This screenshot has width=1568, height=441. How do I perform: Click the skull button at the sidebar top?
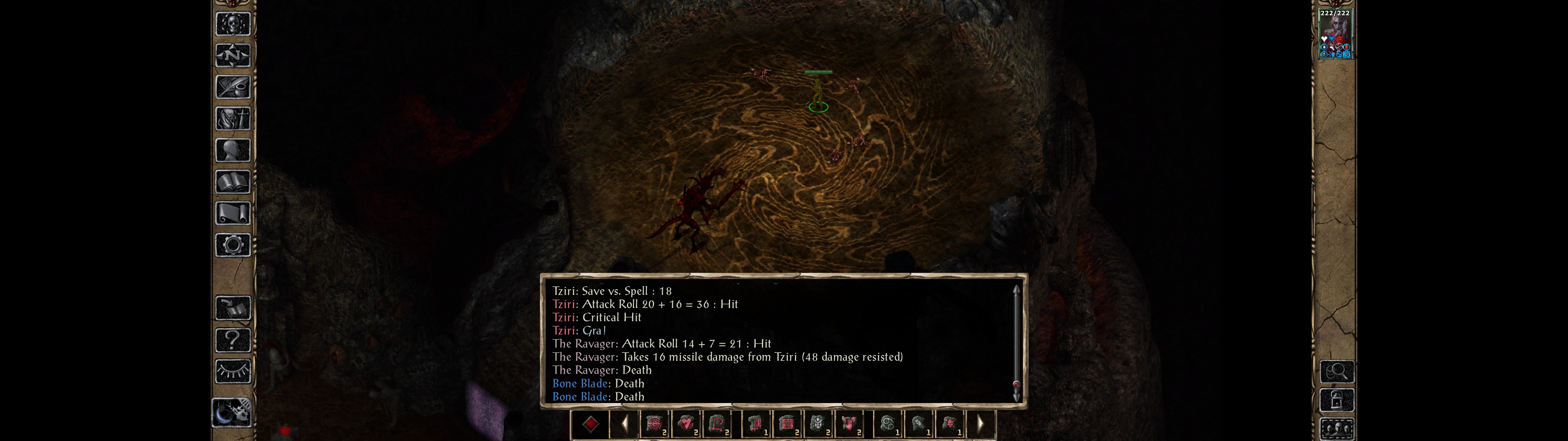(x=232, y=24)
